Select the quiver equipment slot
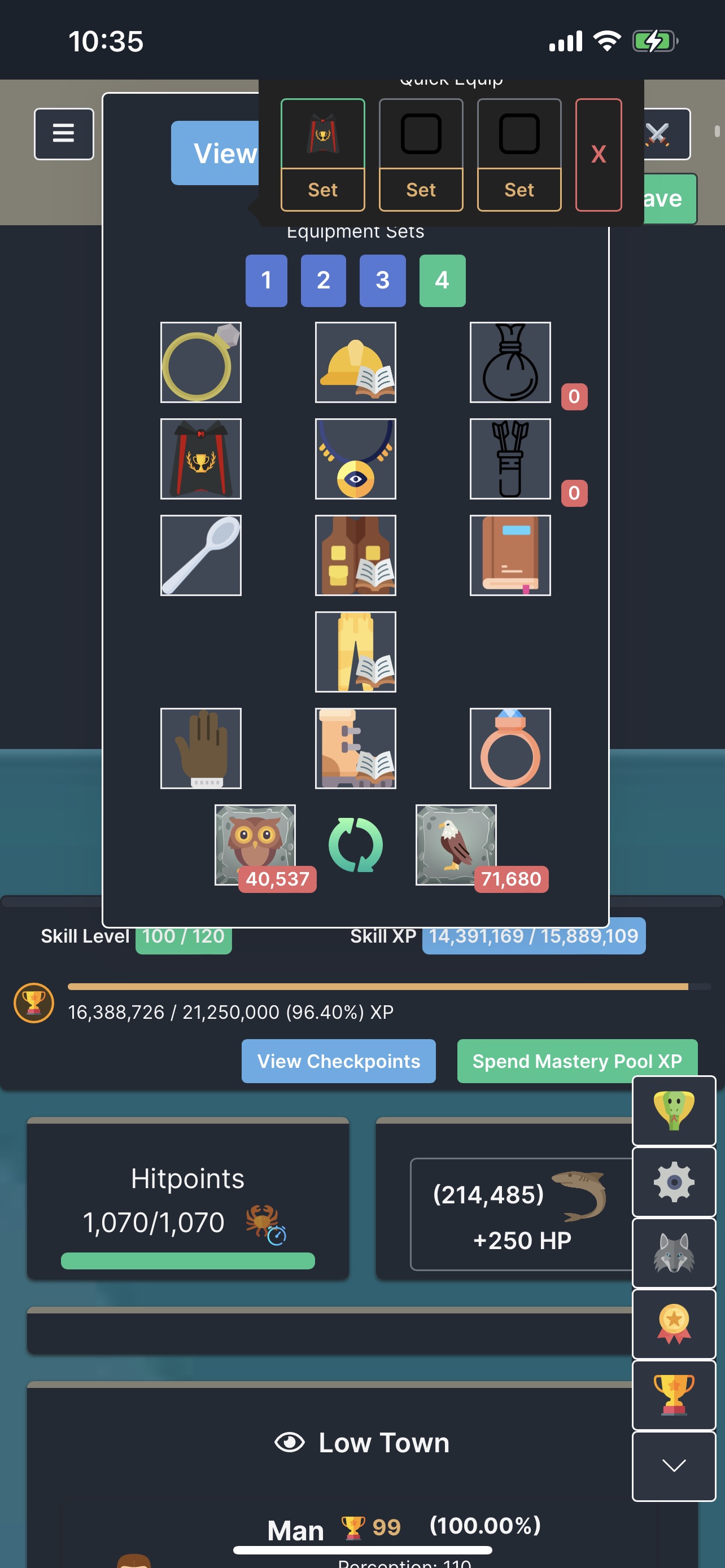 [509, 459]
